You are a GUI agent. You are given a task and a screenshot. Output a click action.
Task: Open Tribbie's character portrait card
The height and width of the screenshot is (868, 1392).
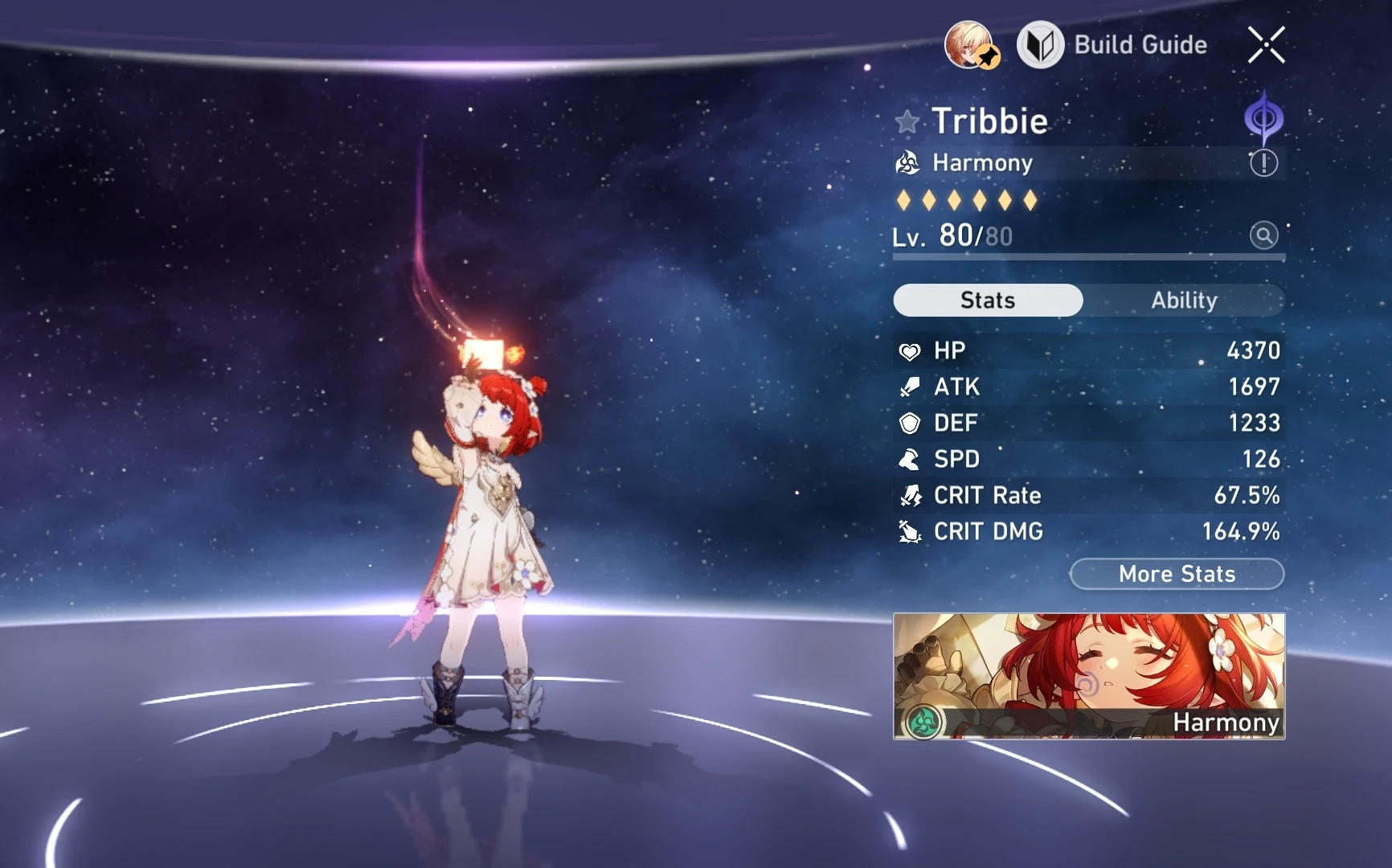[1088, 678]
